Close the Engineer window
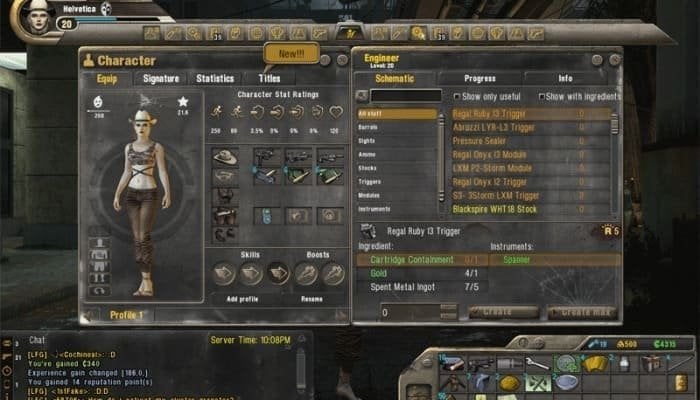Viewport: 700px width, 400px height. [613, 58]
